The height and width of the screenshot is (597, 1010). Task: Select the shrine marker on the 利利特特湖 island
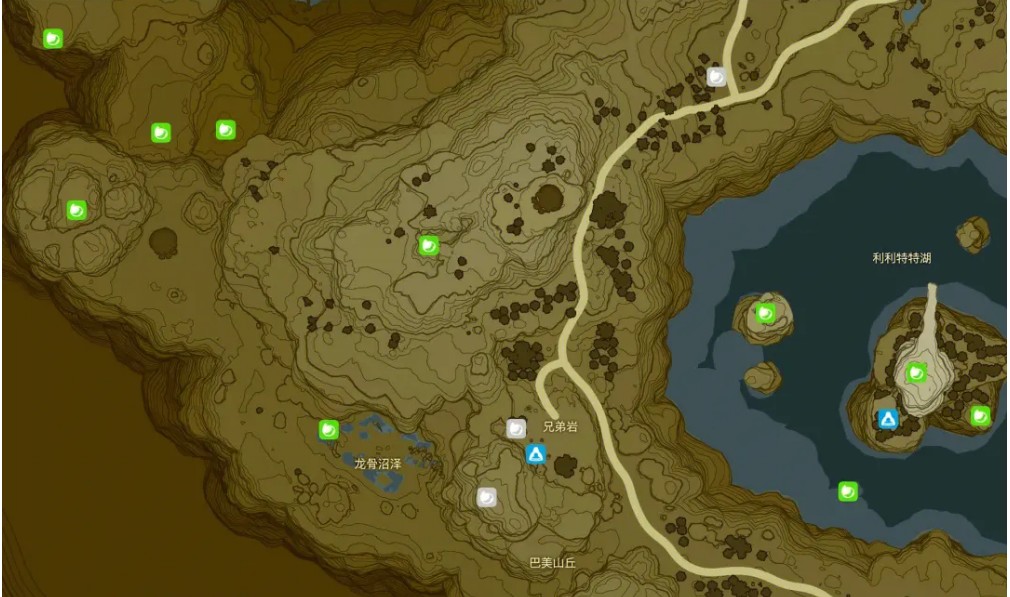[887, 420]
